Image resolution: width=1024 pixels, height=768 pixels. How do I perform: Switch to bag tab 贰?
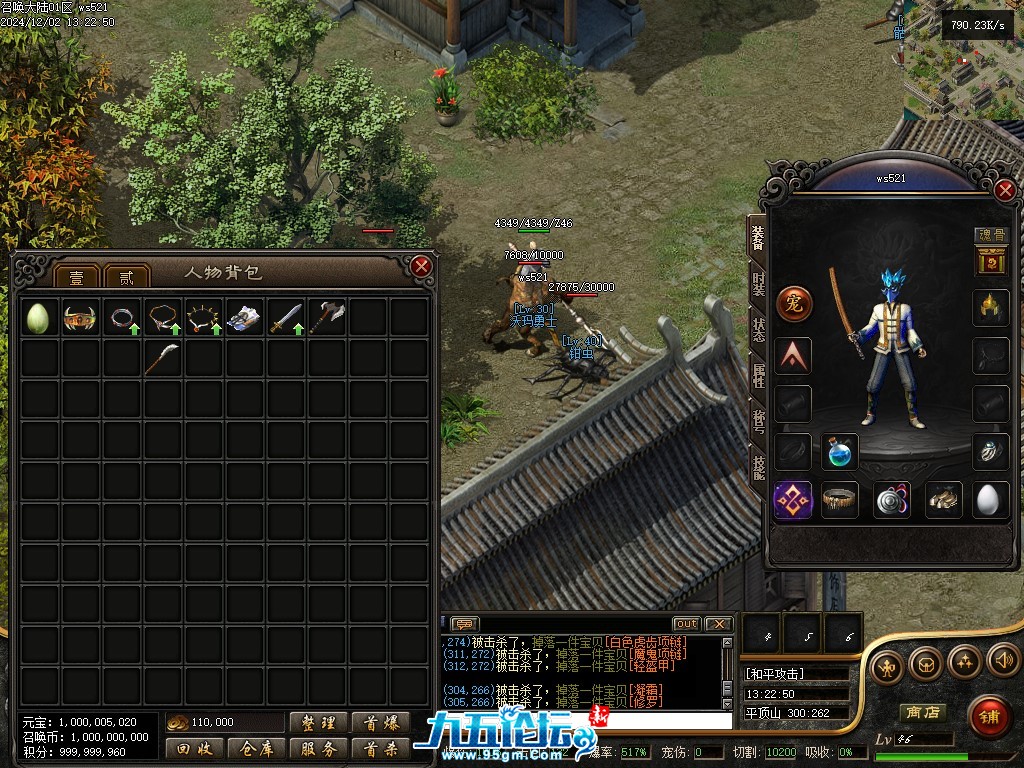coord(126,277)
